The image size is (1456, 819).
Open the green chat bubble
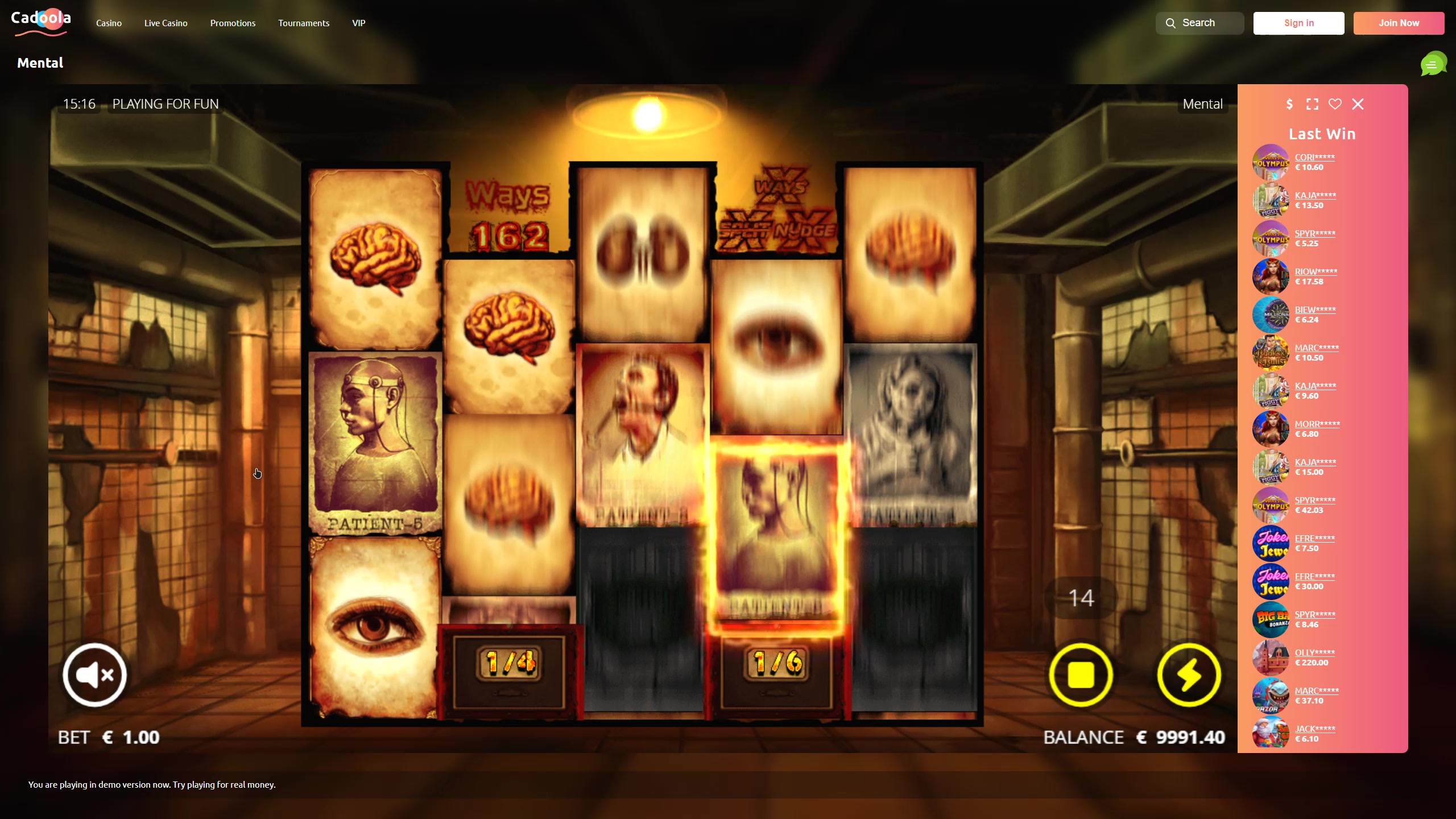click(x=1432, y=64)
